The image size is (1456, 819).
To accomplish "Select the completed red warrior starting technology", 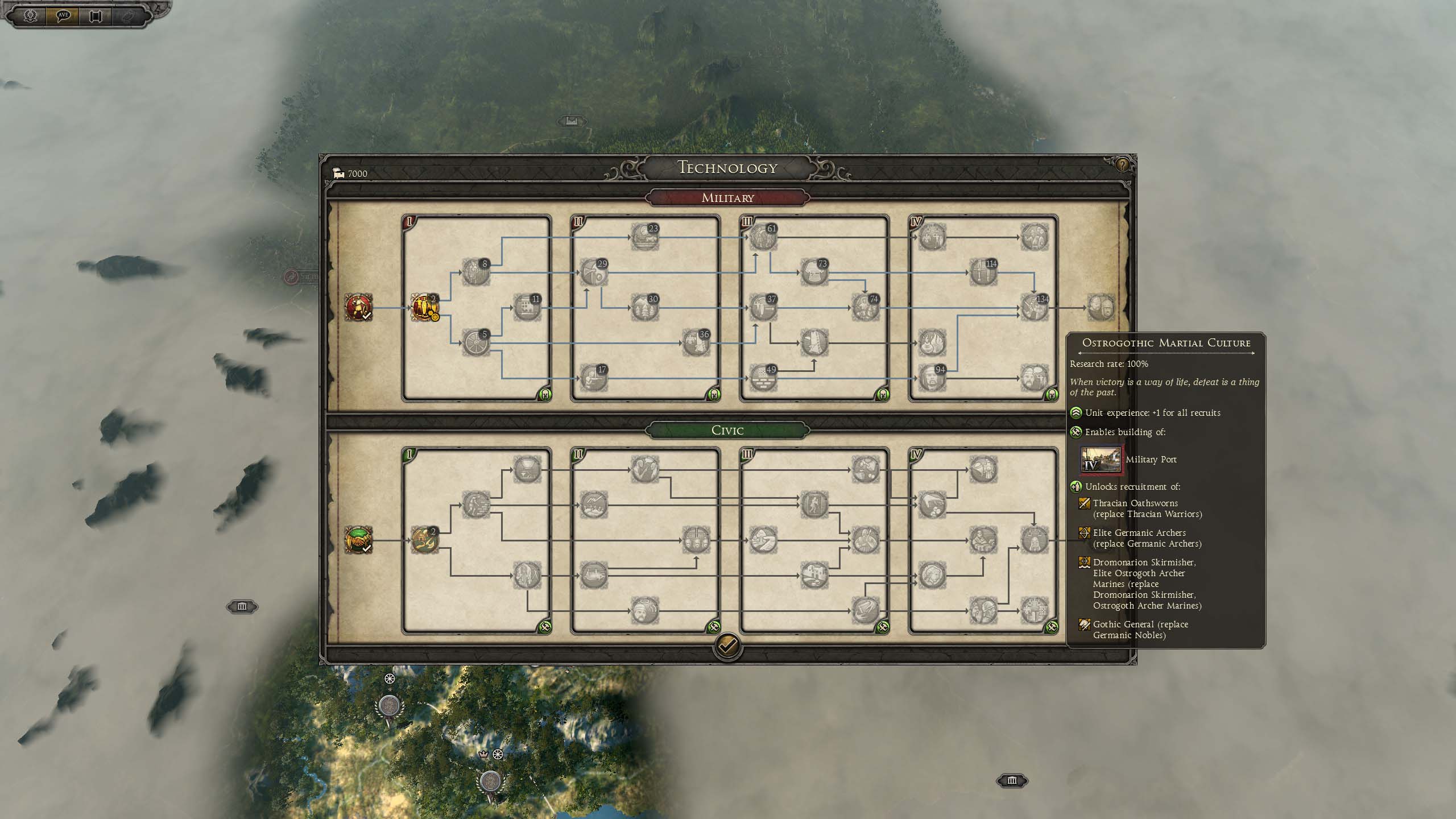I will coord(358,308).
